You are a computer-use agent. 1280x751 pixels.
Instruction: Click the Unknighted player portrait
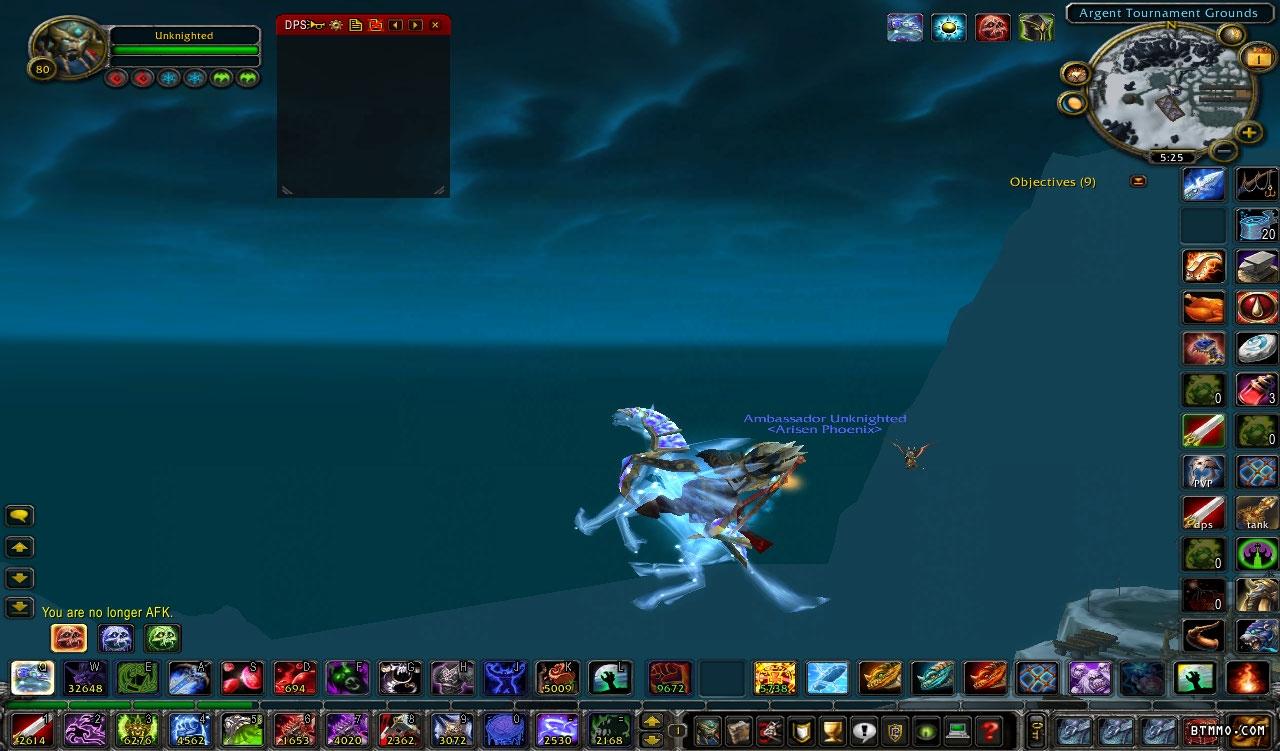(x=67, y=47)
